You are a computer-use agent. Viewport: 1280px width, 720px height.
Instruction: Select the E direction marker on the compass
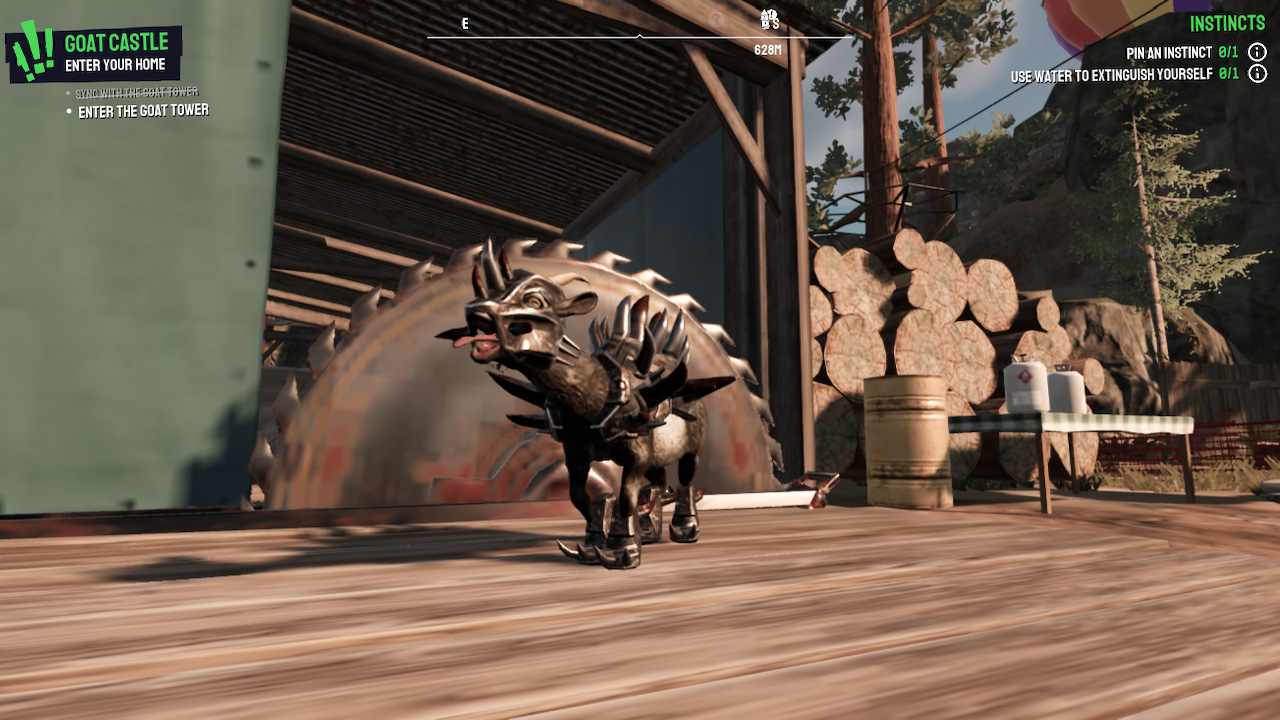[x=464, y=23]
